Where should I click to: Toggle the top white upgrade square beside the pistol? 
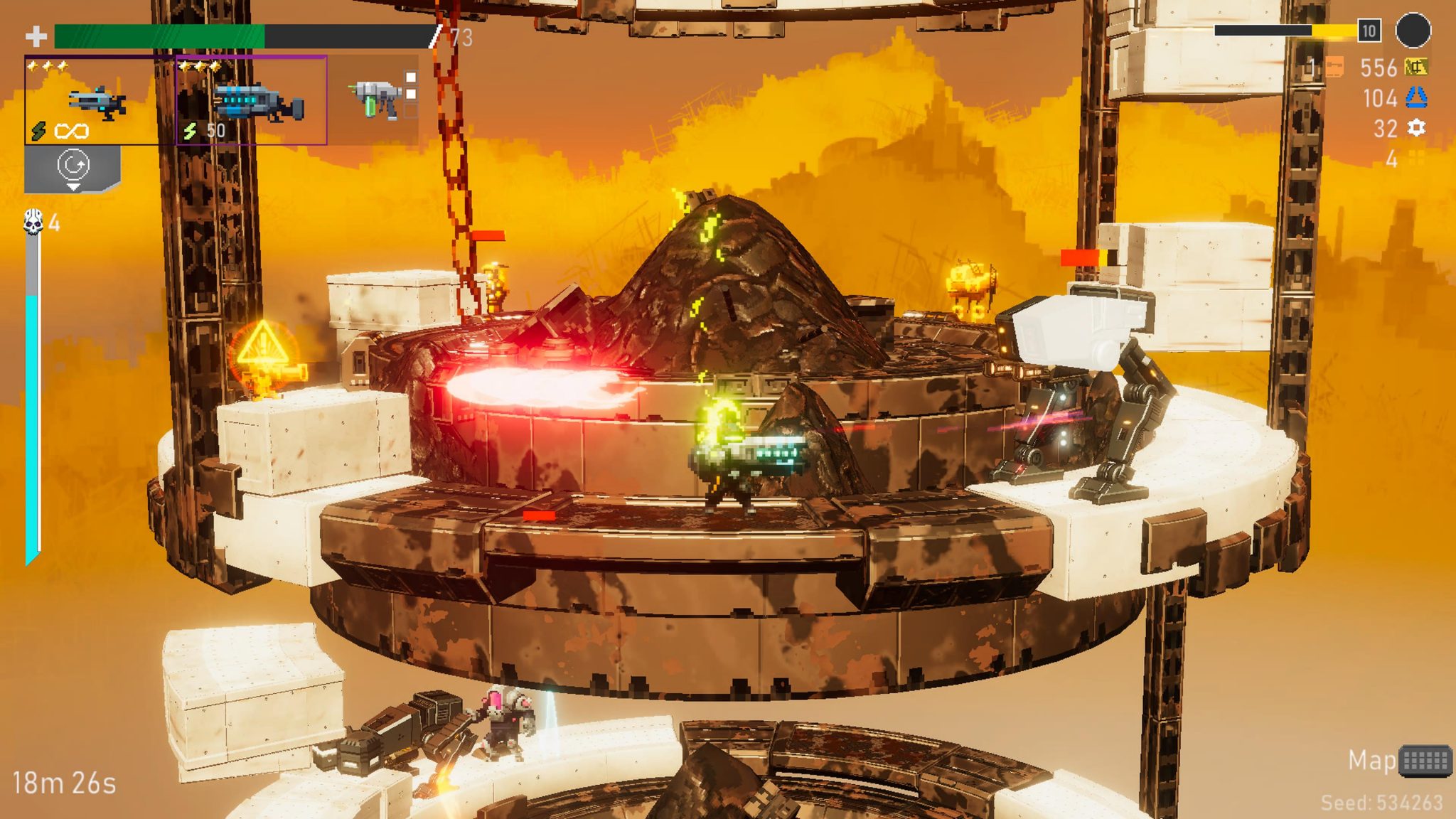pyautogui.click(x=411, y=77)
